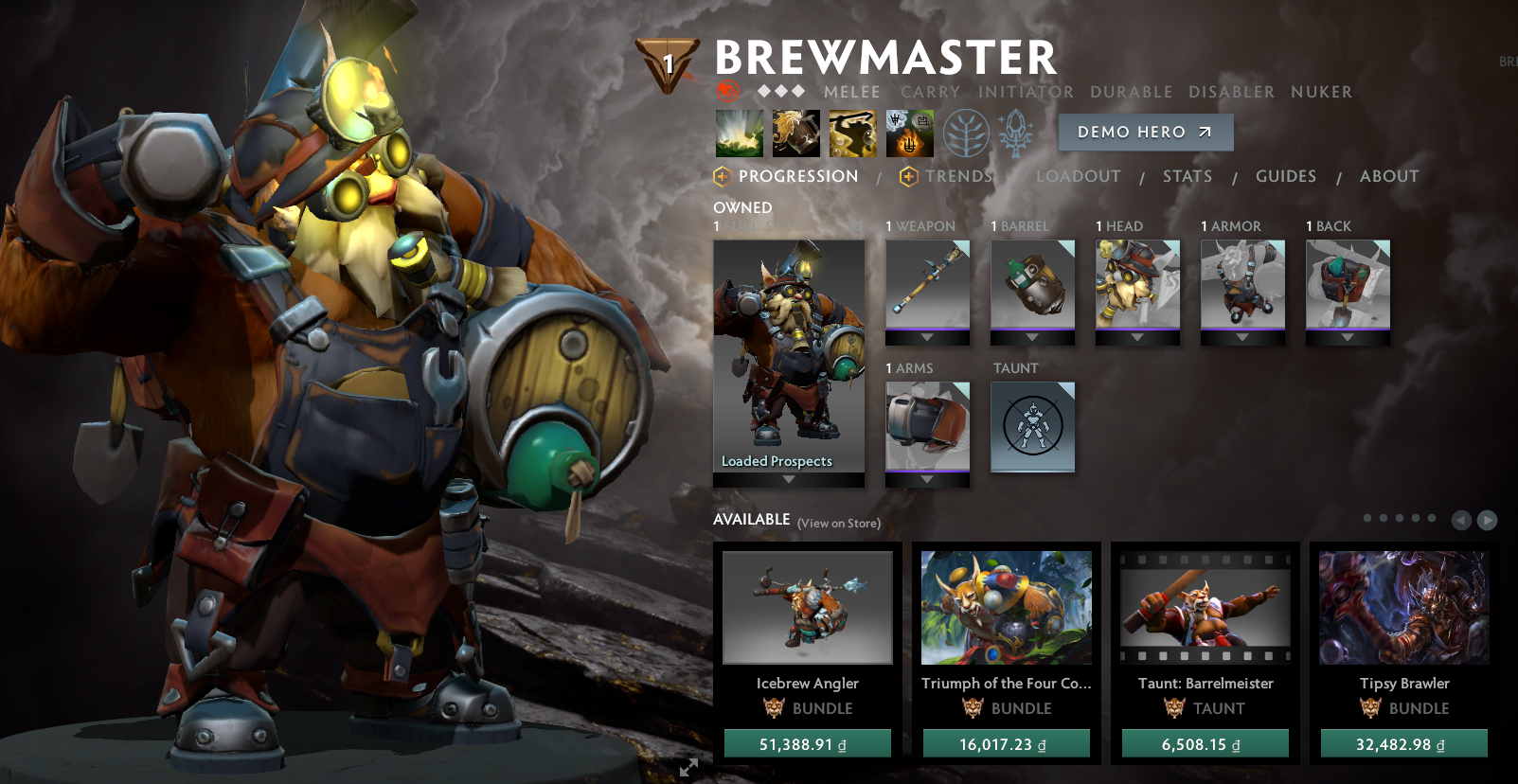
Task: Open Brewmaster's talent tree icon
Action: point(965,133)
